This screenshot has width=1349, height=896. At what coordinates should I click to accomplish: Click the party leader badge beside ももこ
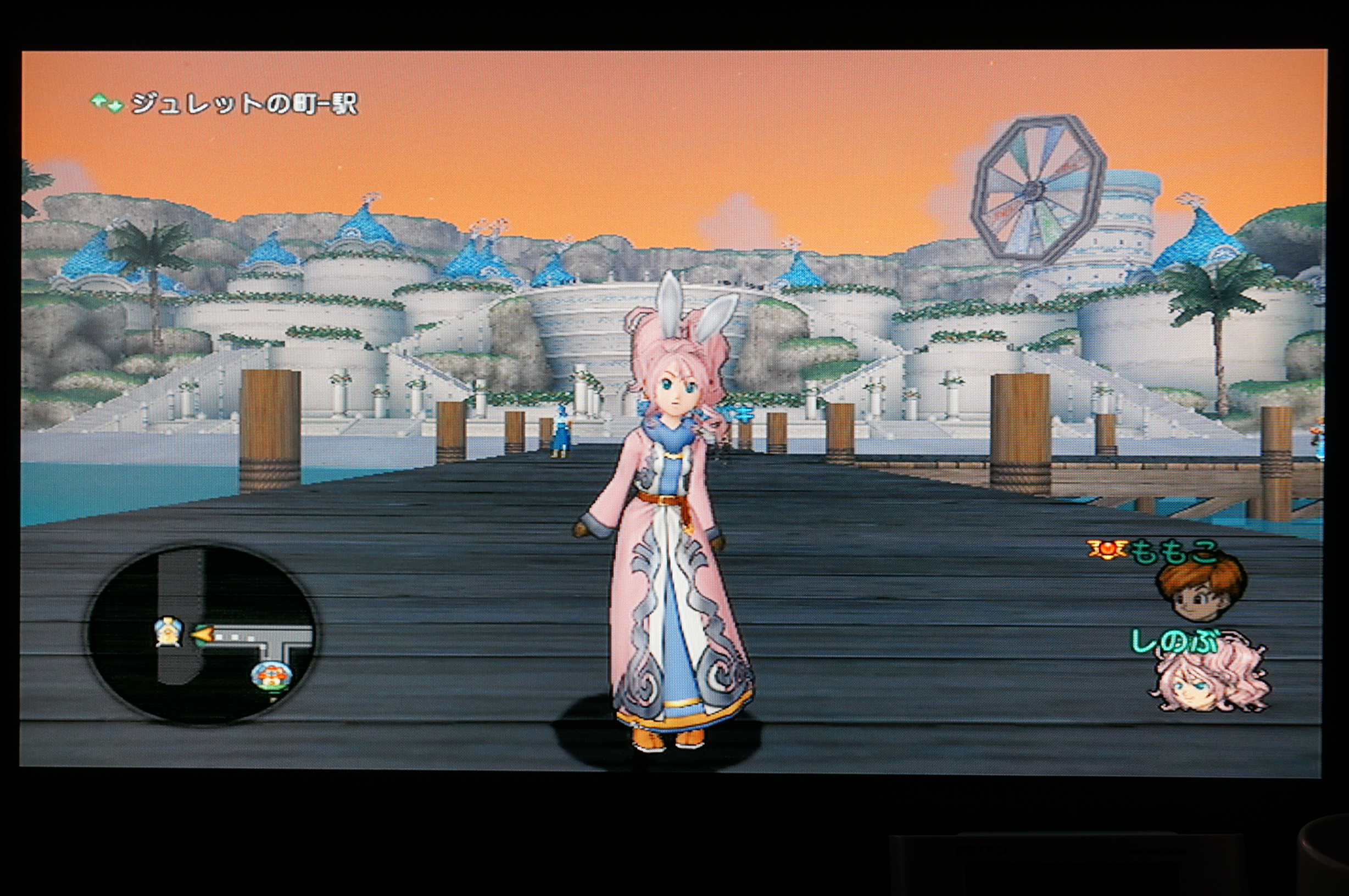click(1106, 549)
